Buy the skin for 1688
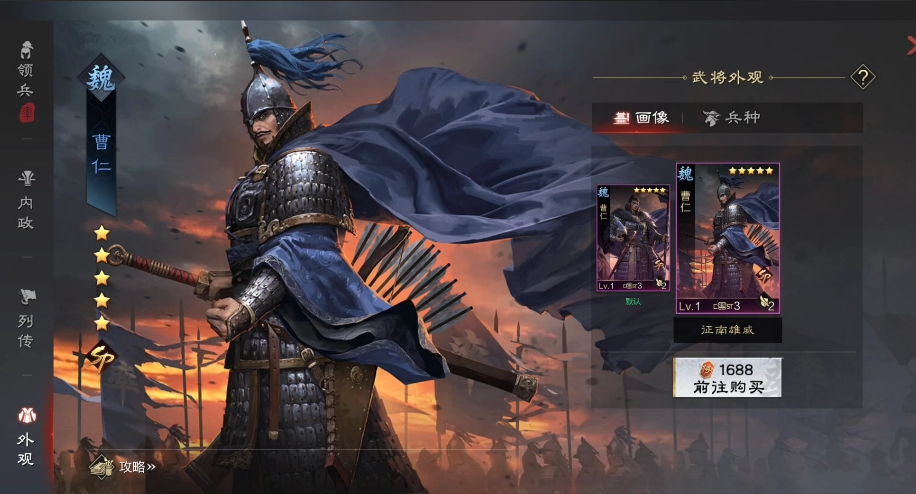The width and height of the screenshot is (916, 494). [x=727, y=377]
